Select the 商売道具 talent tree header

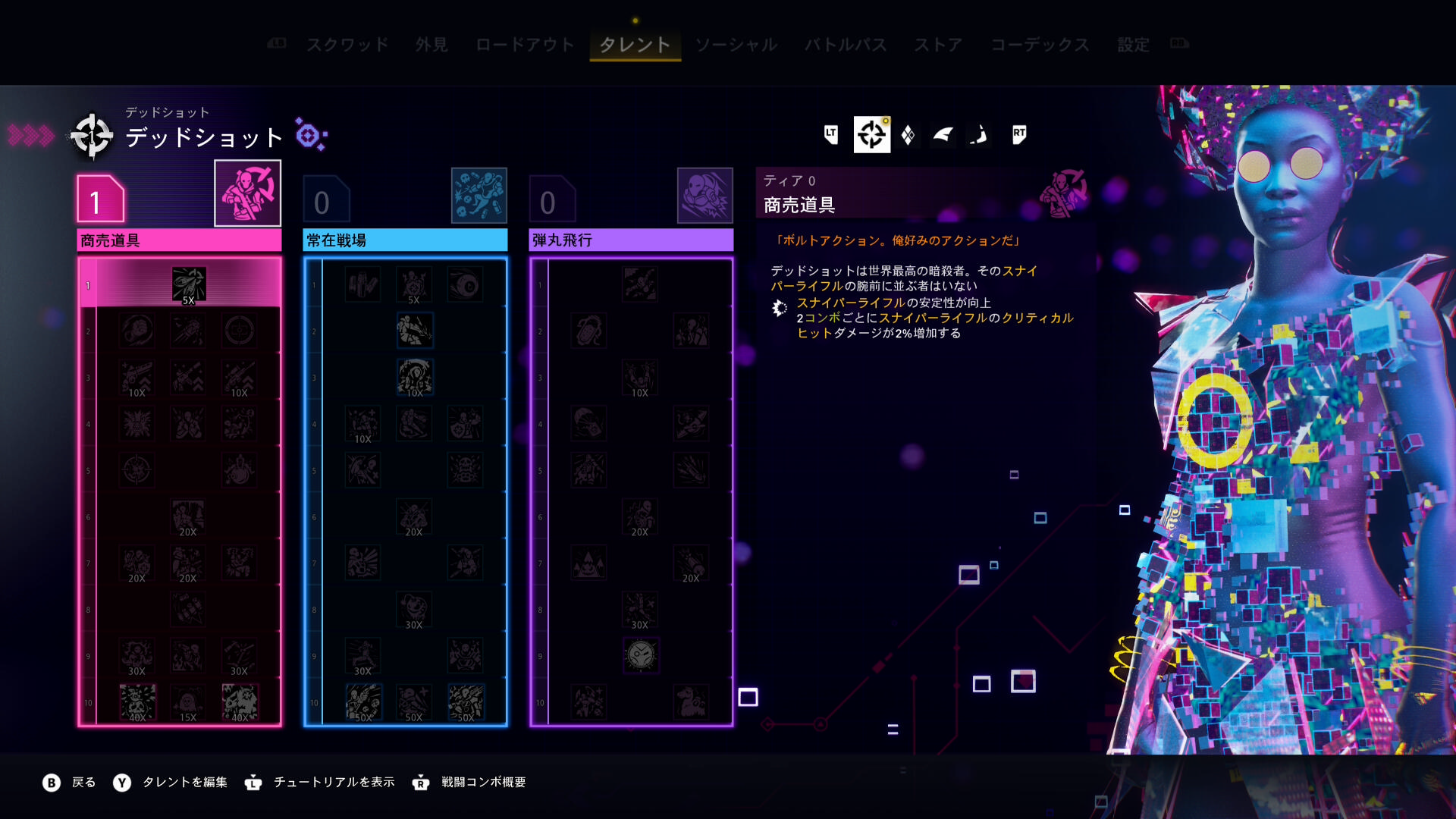[179, 240]
